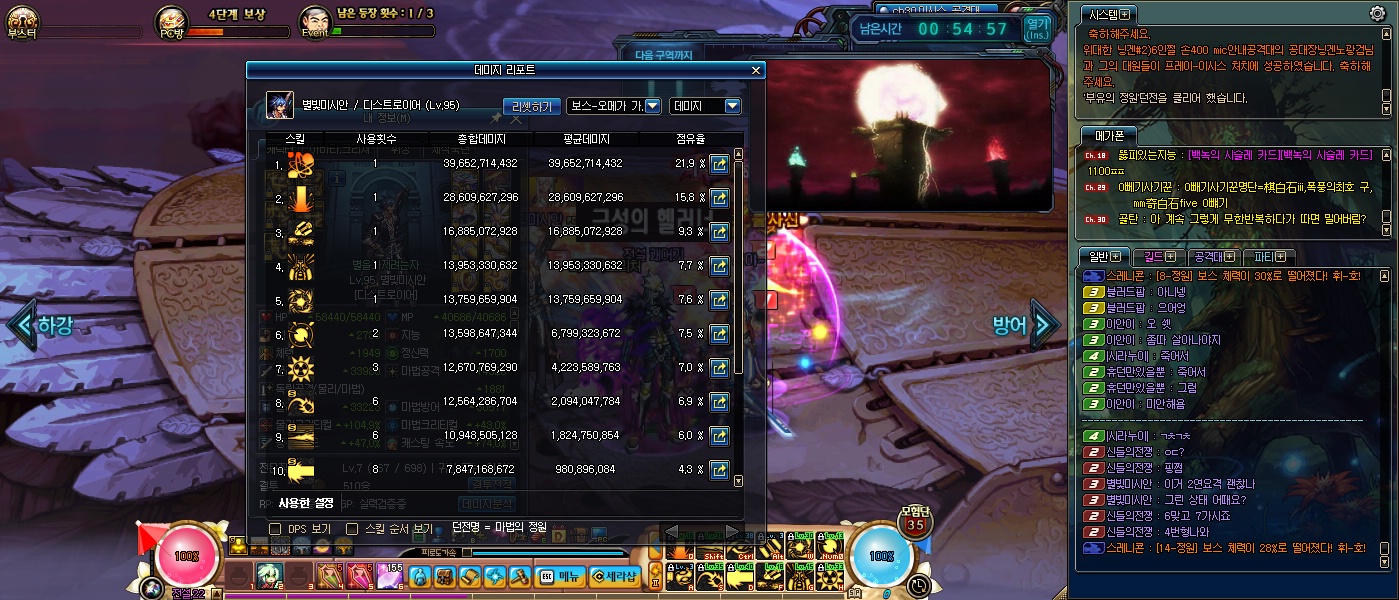The height and width of the screenshot is (600, 1399).
Task: Select the 방어 right arrow
Action: 1044,324
